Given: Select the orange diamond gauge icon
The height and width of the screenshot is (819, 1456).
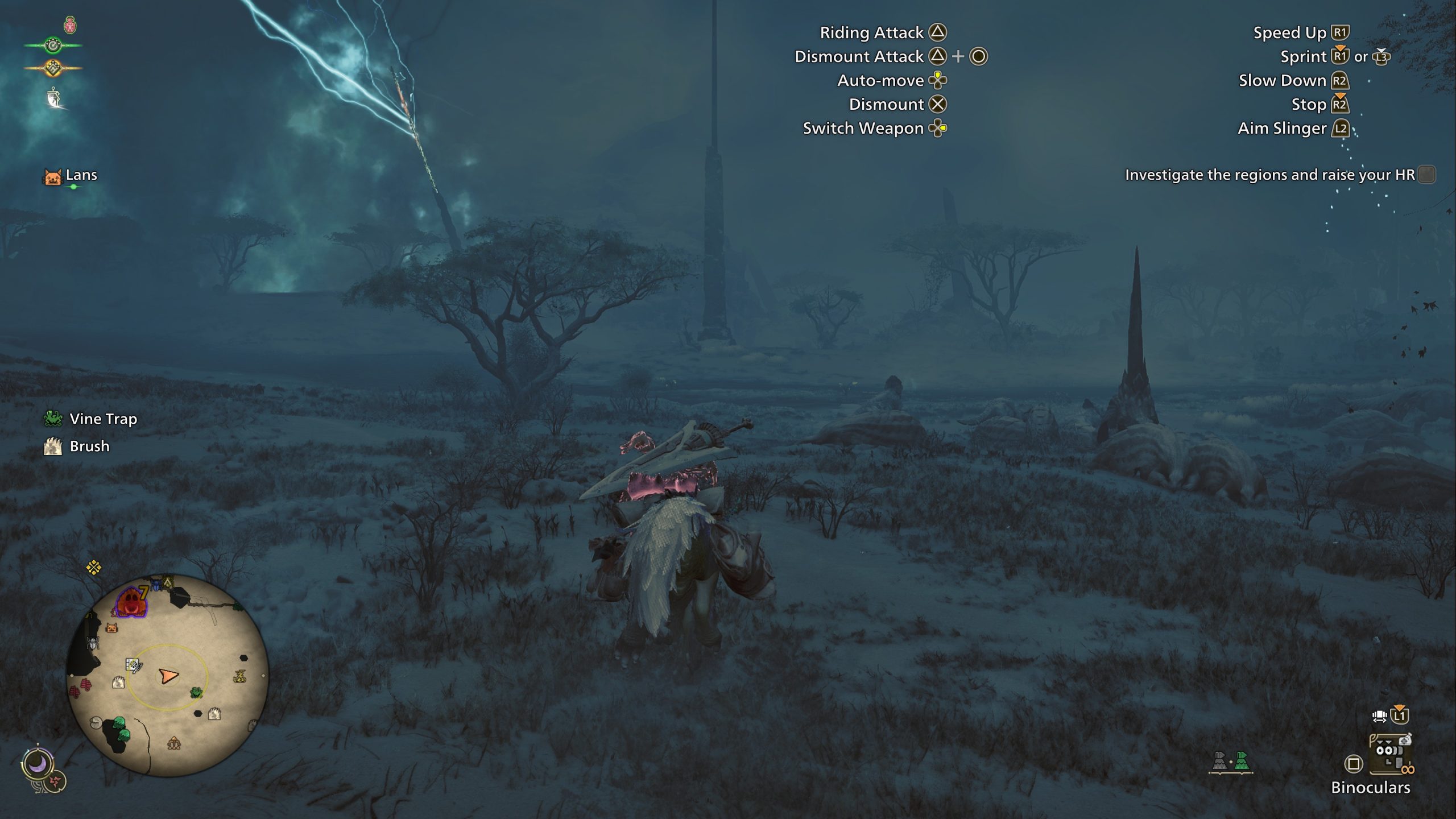Looking at the screenshot, I should click(53, 68).
